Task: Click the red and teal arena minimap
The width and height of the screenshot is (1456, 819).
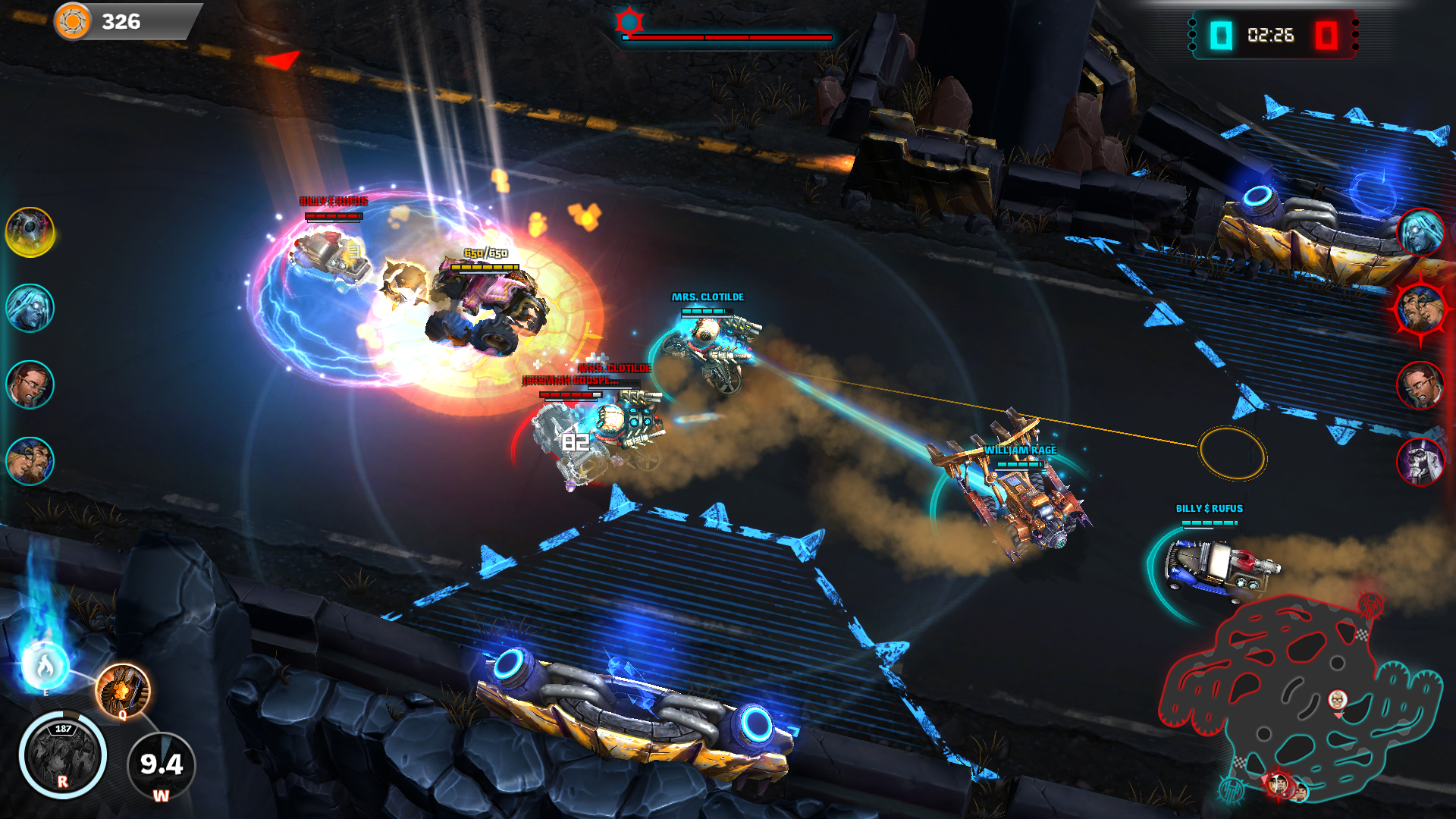Action: click(1298, 698)
